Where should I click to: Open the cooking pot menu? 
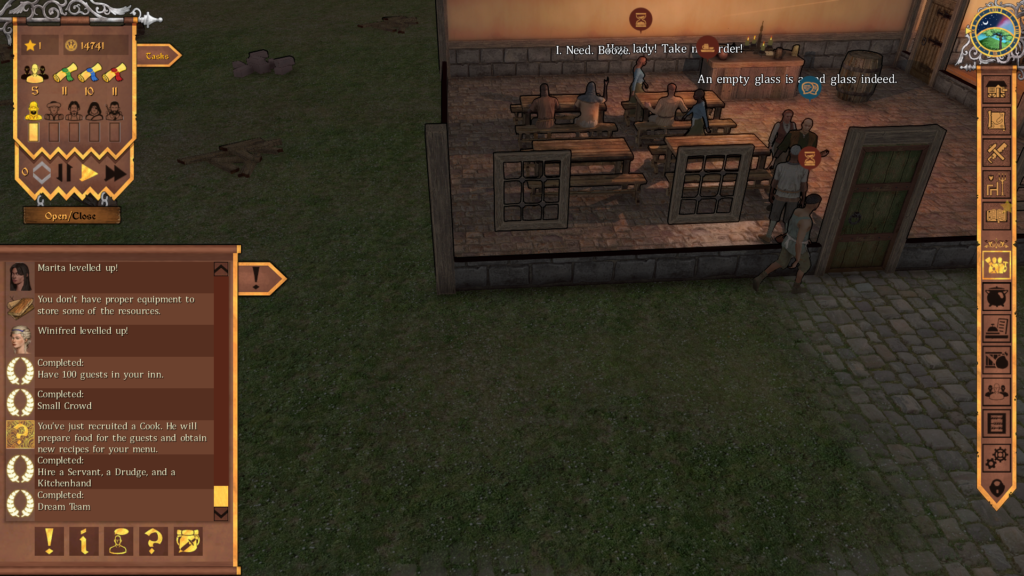coord(996,297)
